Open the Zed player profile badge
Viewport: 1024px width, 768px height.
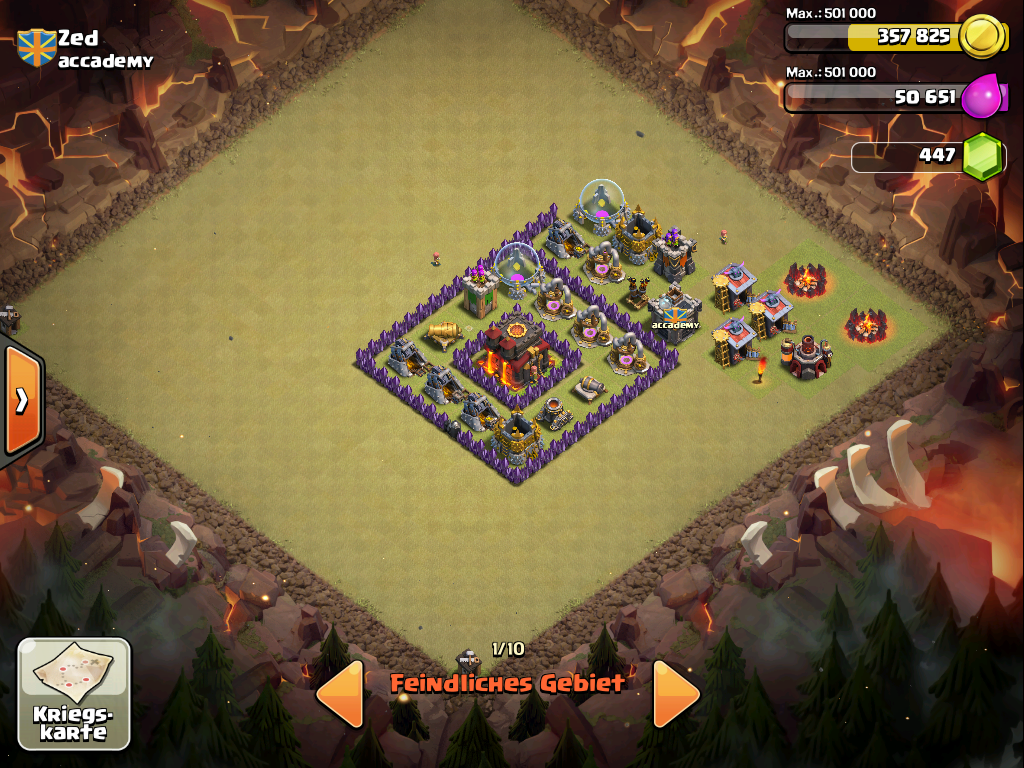[36, 47]
